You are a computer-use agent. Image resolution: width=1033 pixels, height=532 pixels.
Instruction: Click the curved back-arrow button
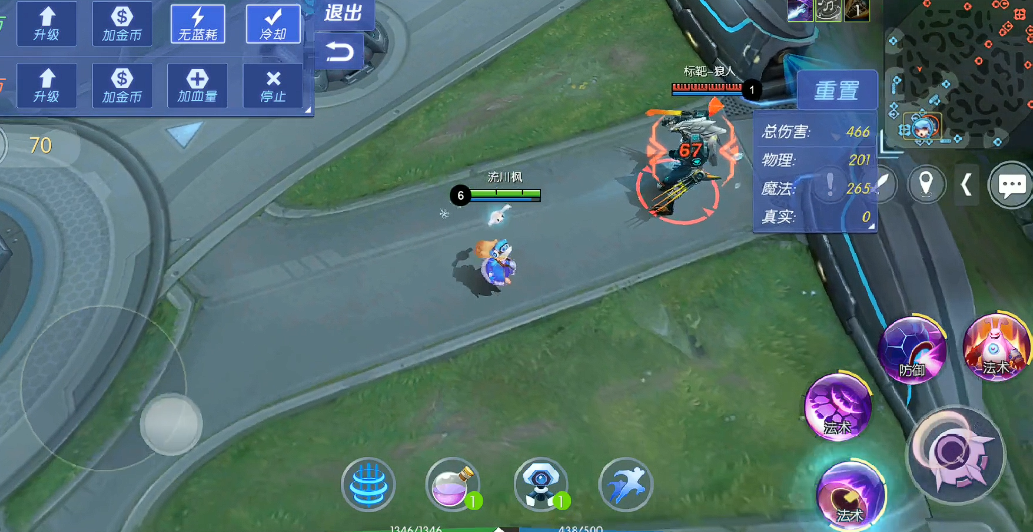[340, 52]
